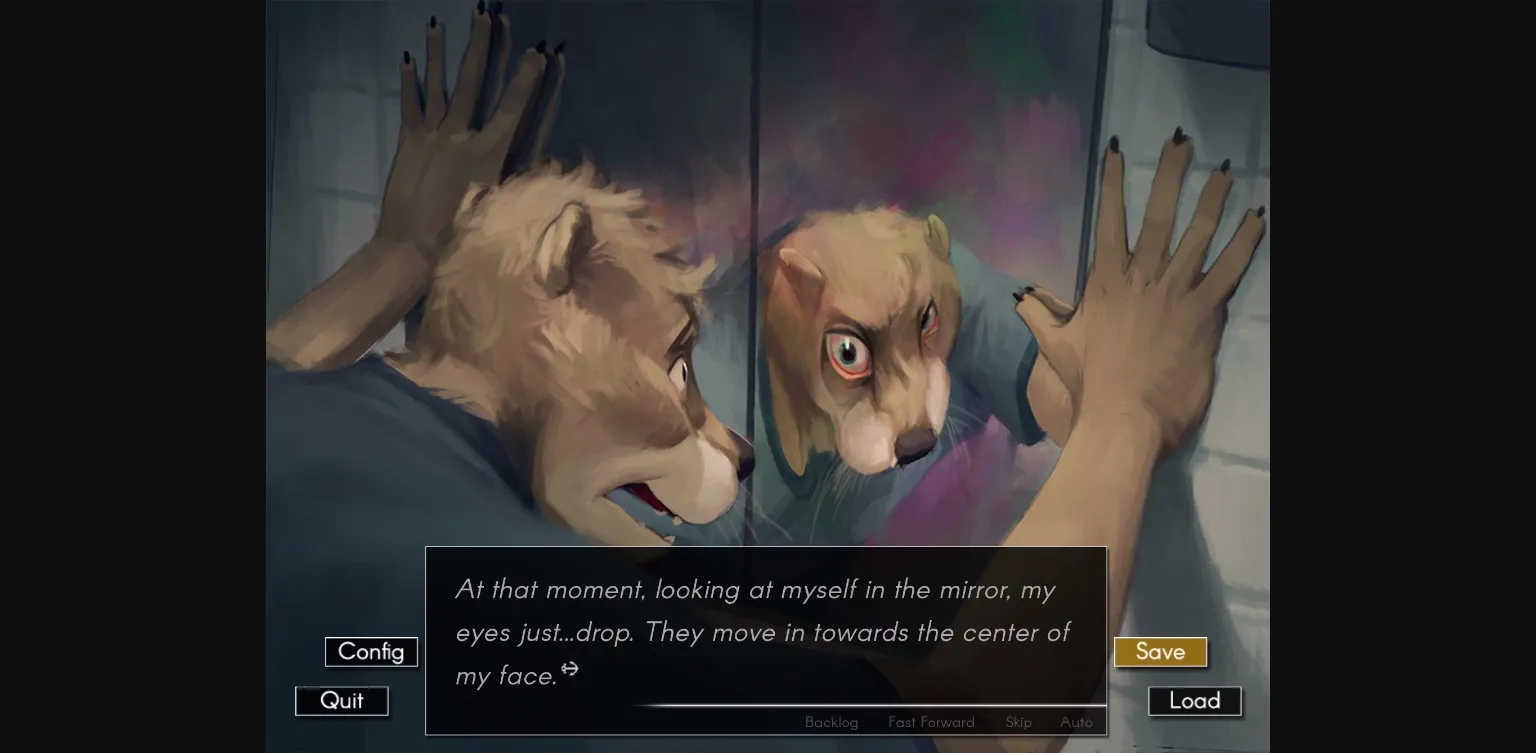Image resolution: width=1536 pixels, height=753 pixels.
Task: Enable Fast Forward mode
Action: pos(930,722)
